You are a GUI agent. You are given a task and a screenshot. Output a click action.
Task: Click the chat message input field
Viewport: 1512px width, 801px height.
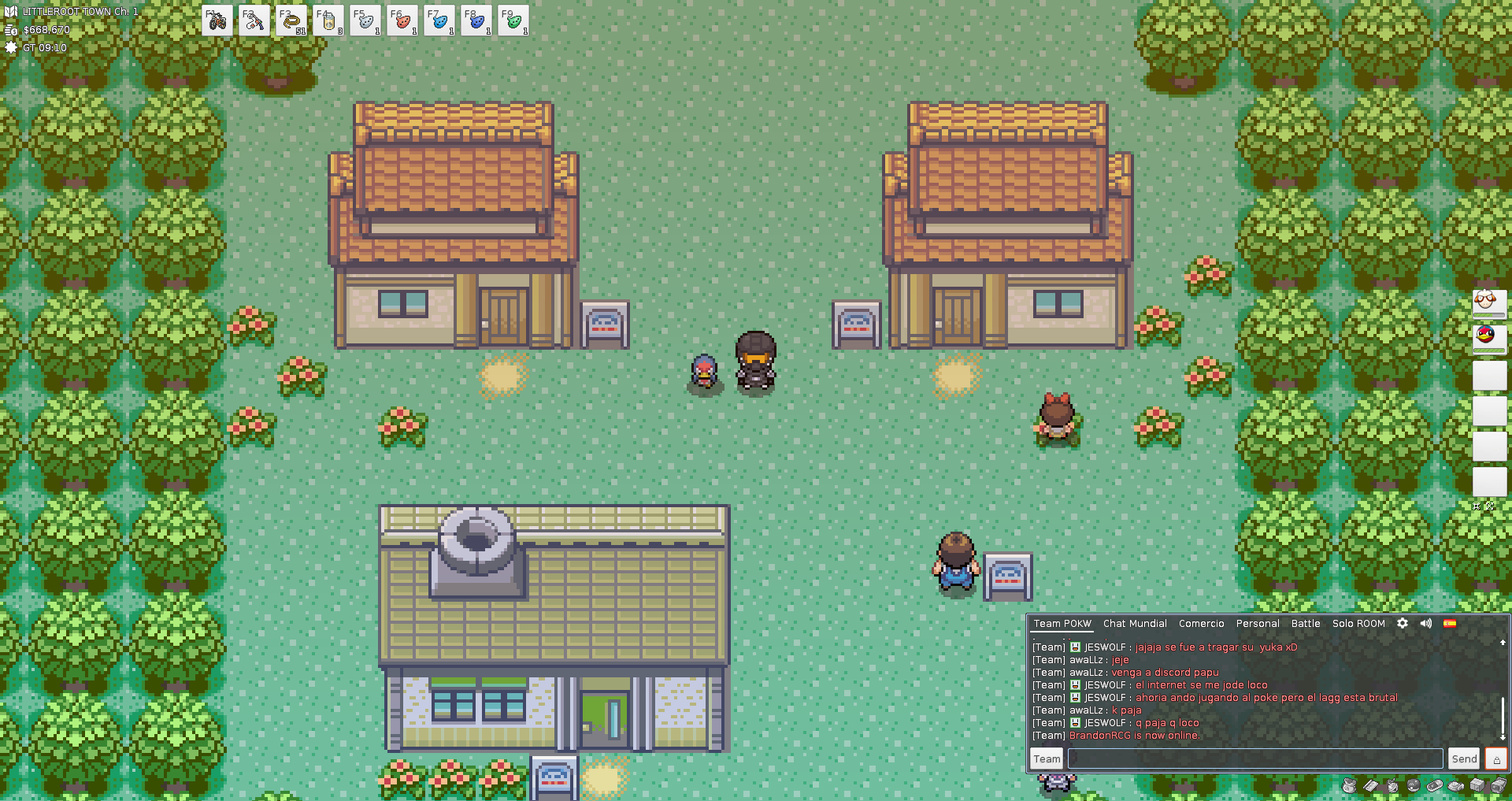pos(1255,758)
